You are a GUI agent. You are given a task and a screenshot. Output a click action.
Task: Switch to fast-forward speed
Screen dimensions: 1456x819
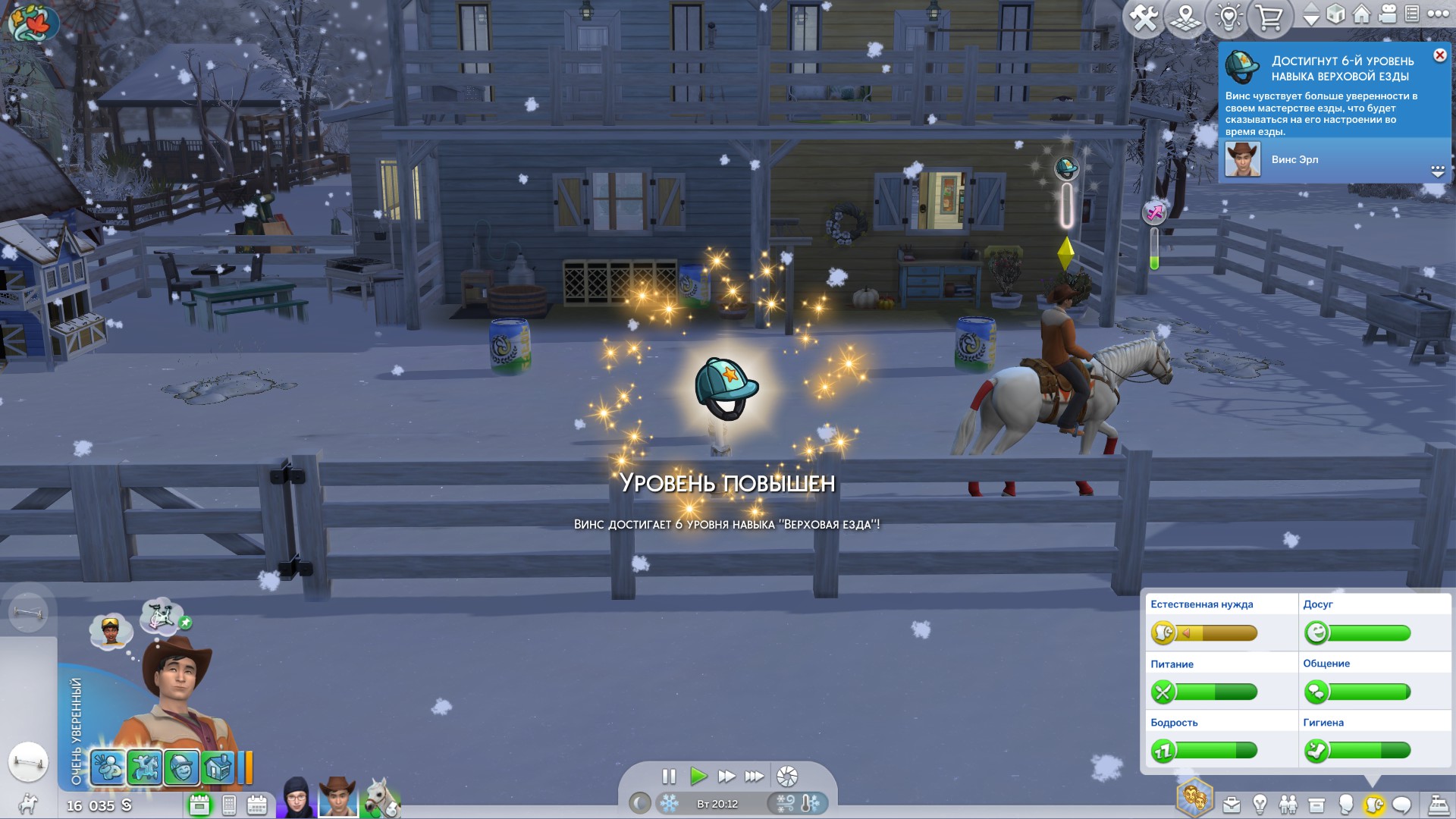pyautogui.click(x=726, y=776)
